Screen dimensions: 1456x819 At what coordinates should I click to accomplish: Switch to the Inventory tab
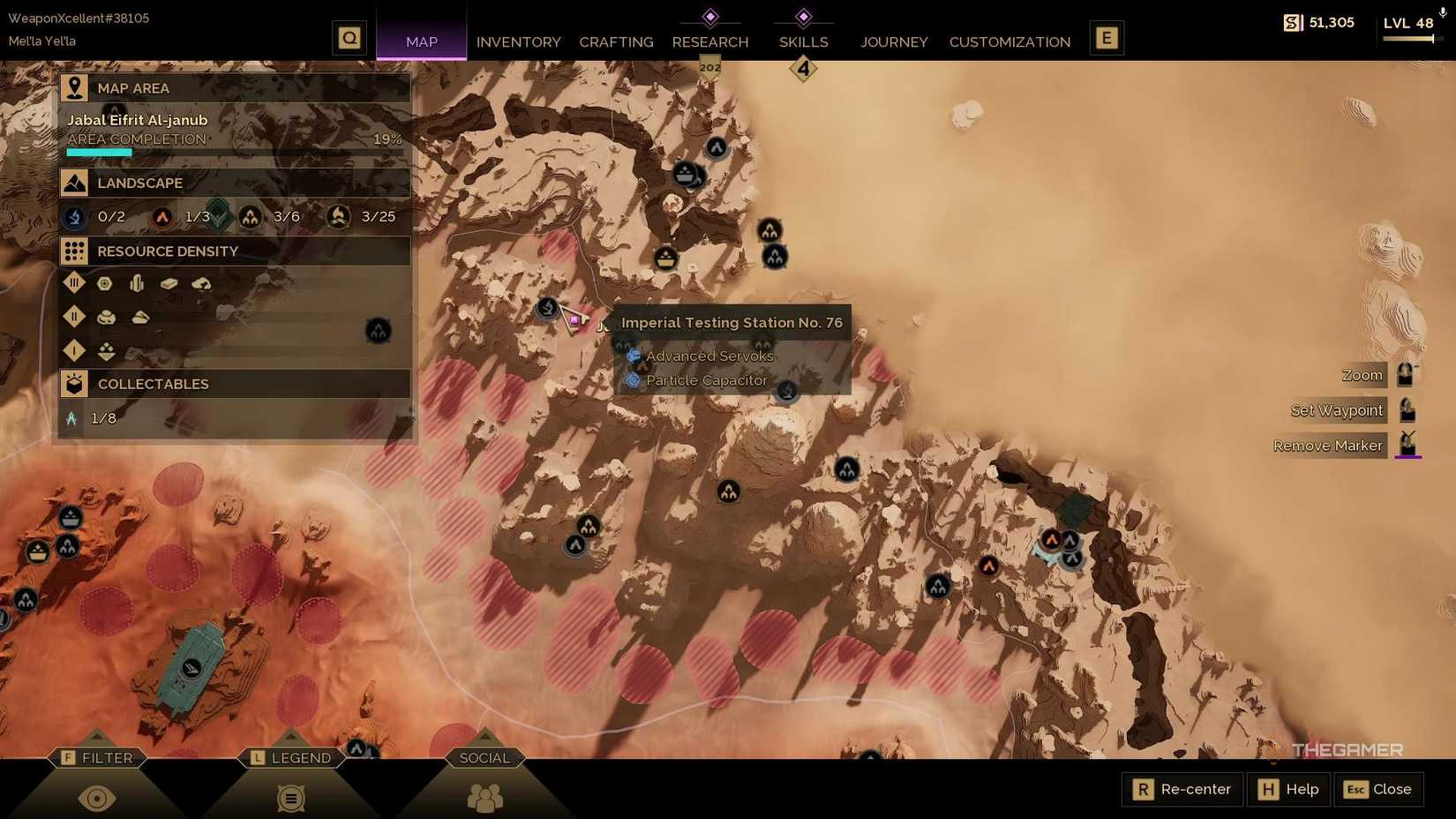pos(518,41)
